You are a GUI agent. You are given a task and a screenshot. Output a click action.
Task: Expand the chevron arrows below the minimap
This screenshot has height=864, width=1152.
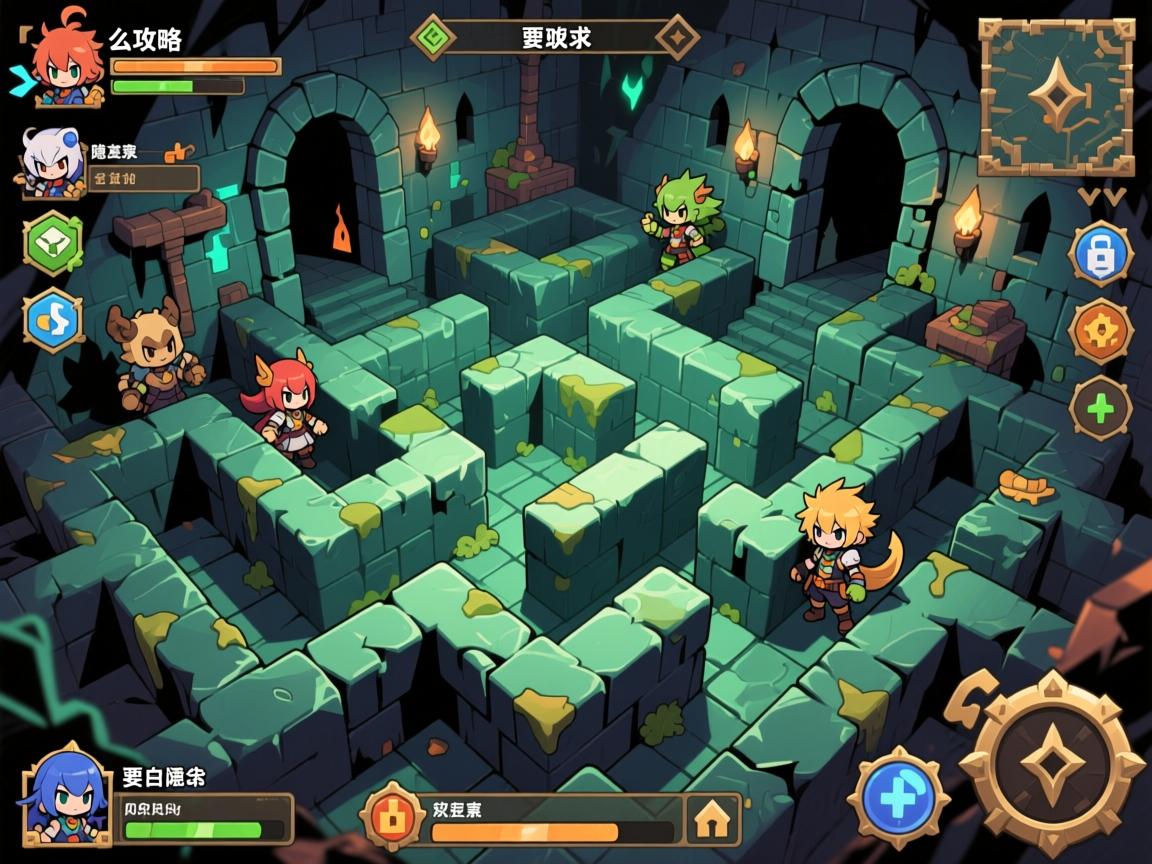coord(1102,196)
